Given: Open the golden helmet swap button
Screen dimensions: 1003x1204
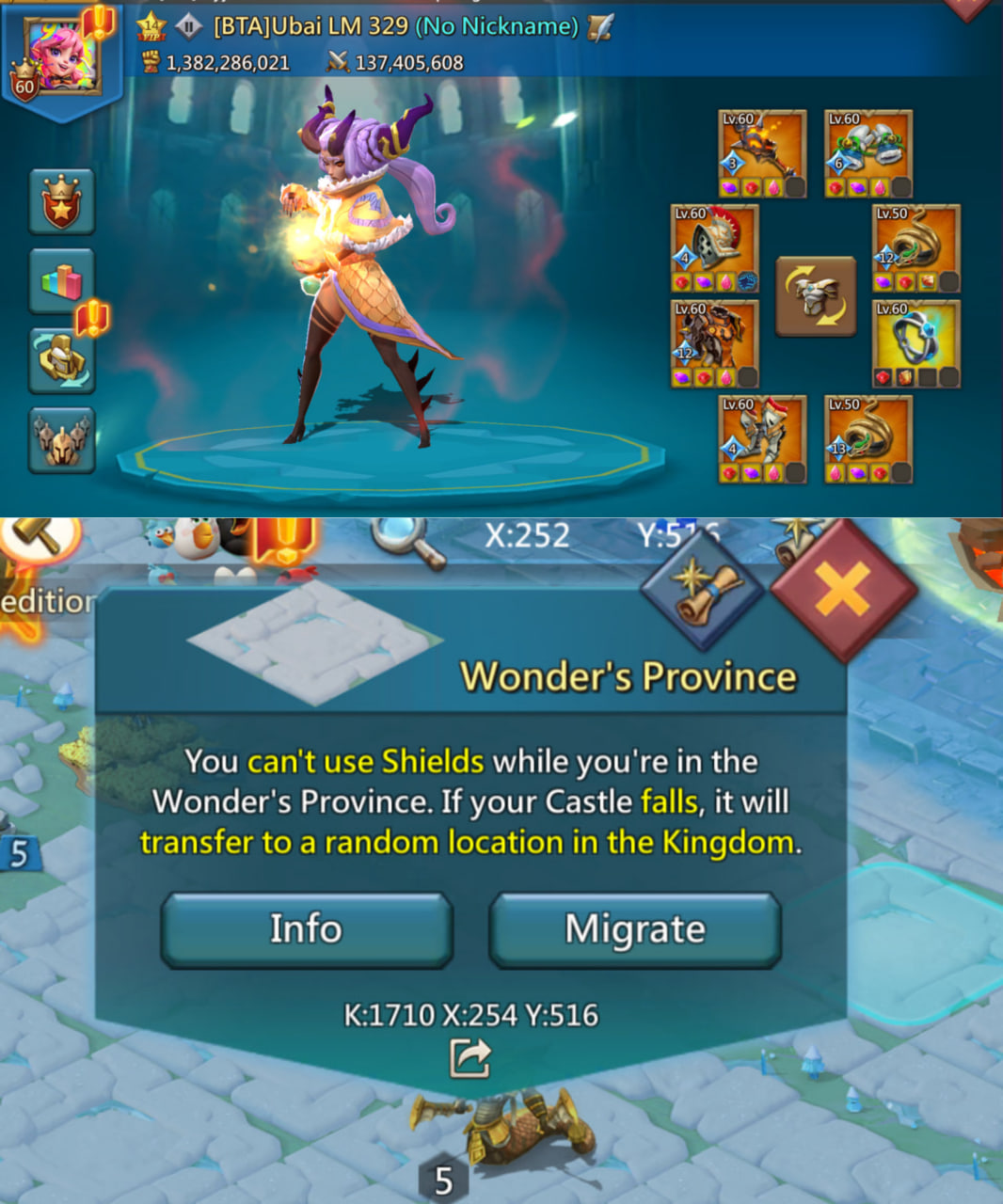Looking at the screenshot, I should coord(62,360).
